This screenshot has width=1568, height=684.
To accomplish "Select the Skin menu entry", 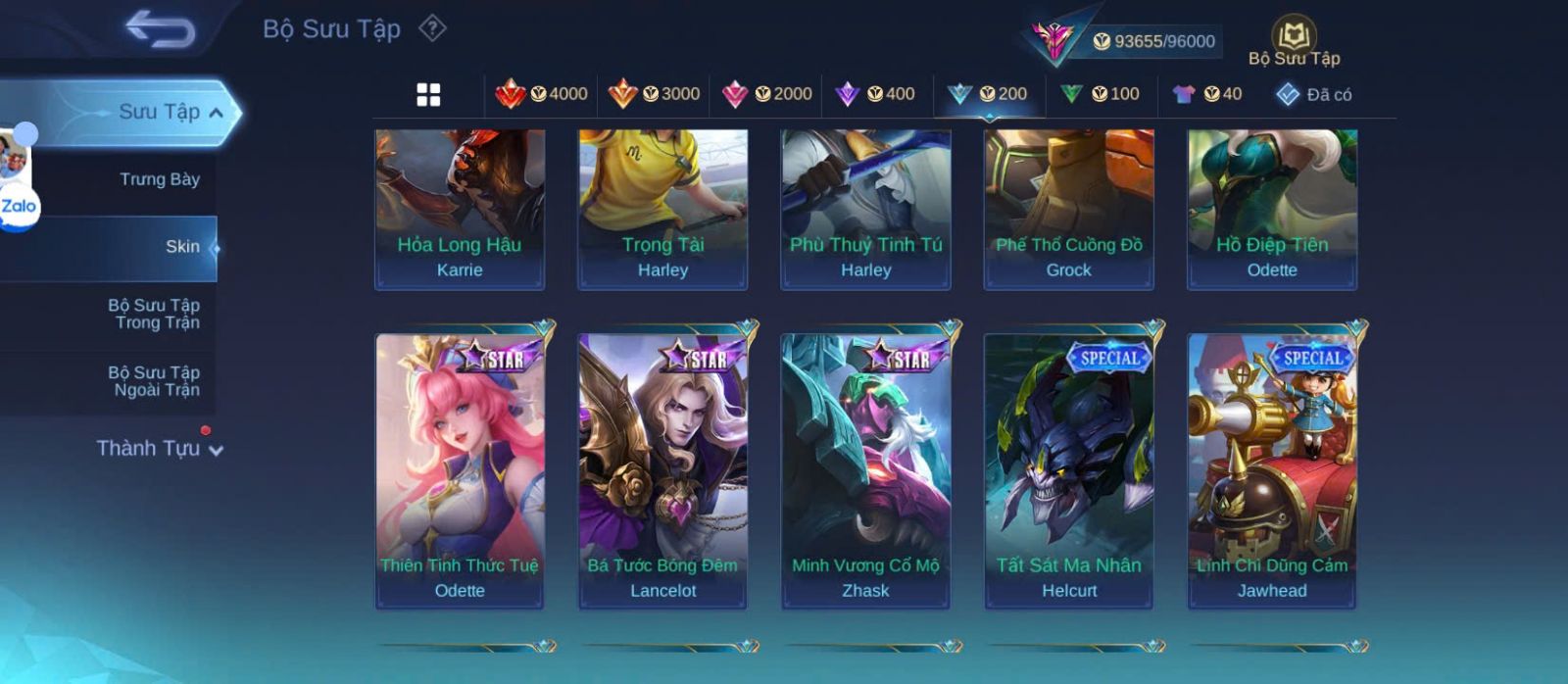I will [182, 247].
